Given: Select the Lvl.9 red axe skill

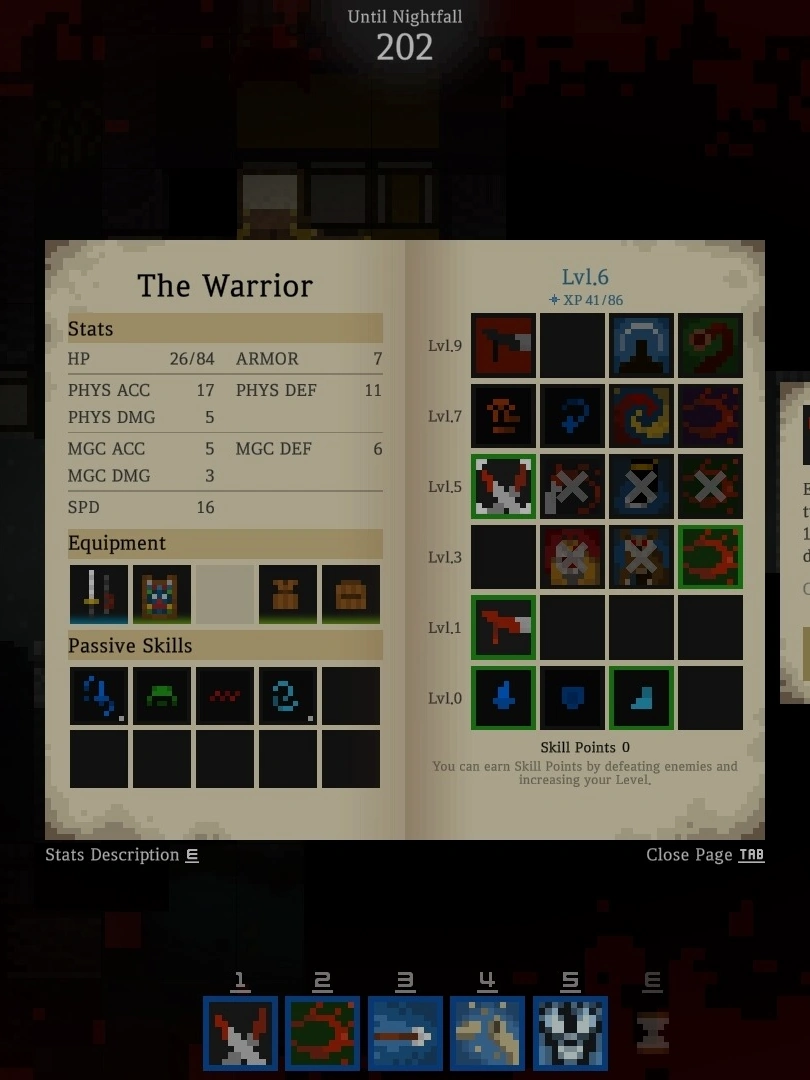Looking at the screenshot, I should point(503,345).
